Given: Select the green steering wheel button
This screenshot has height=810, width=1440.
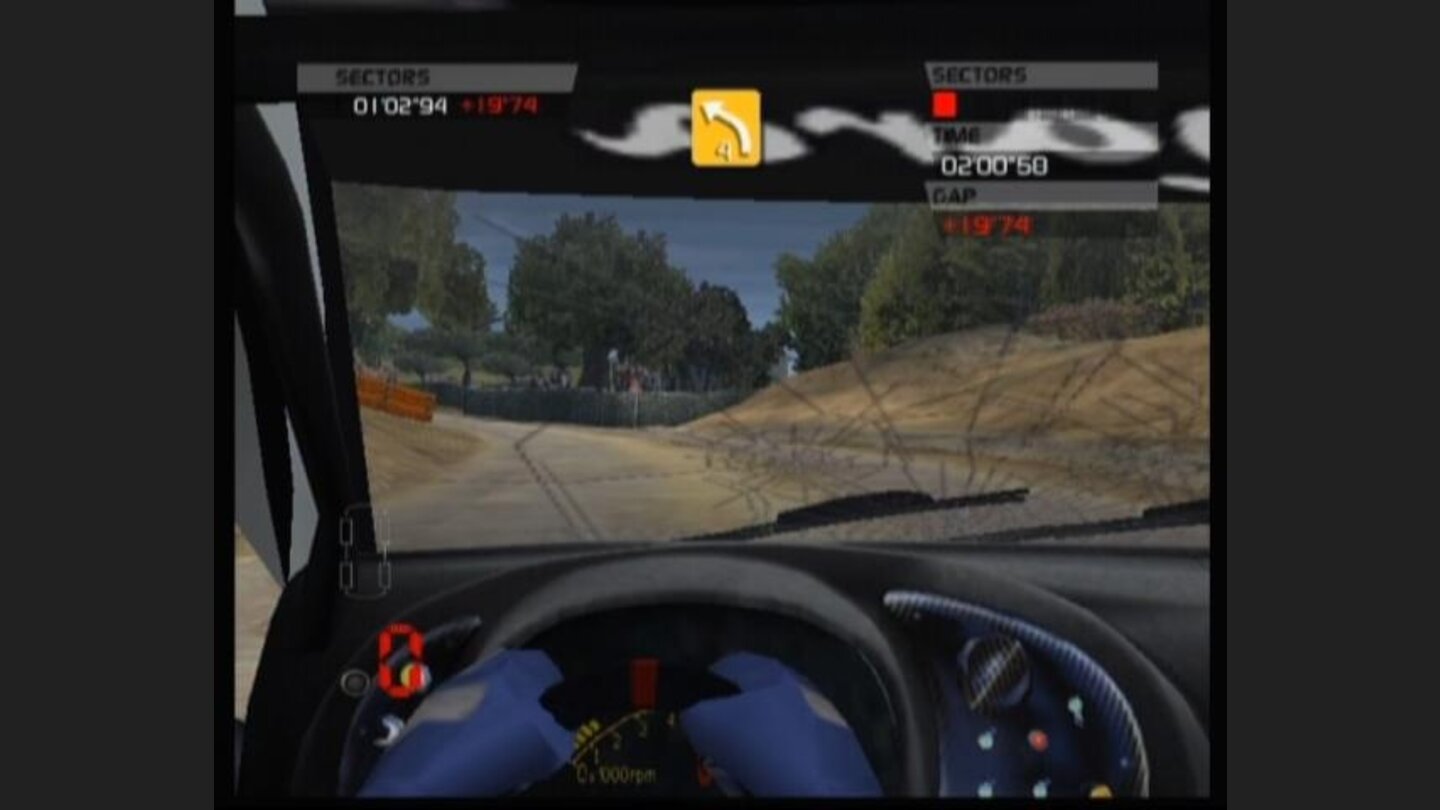Looking at the screenshot, I should (1075, 706).
